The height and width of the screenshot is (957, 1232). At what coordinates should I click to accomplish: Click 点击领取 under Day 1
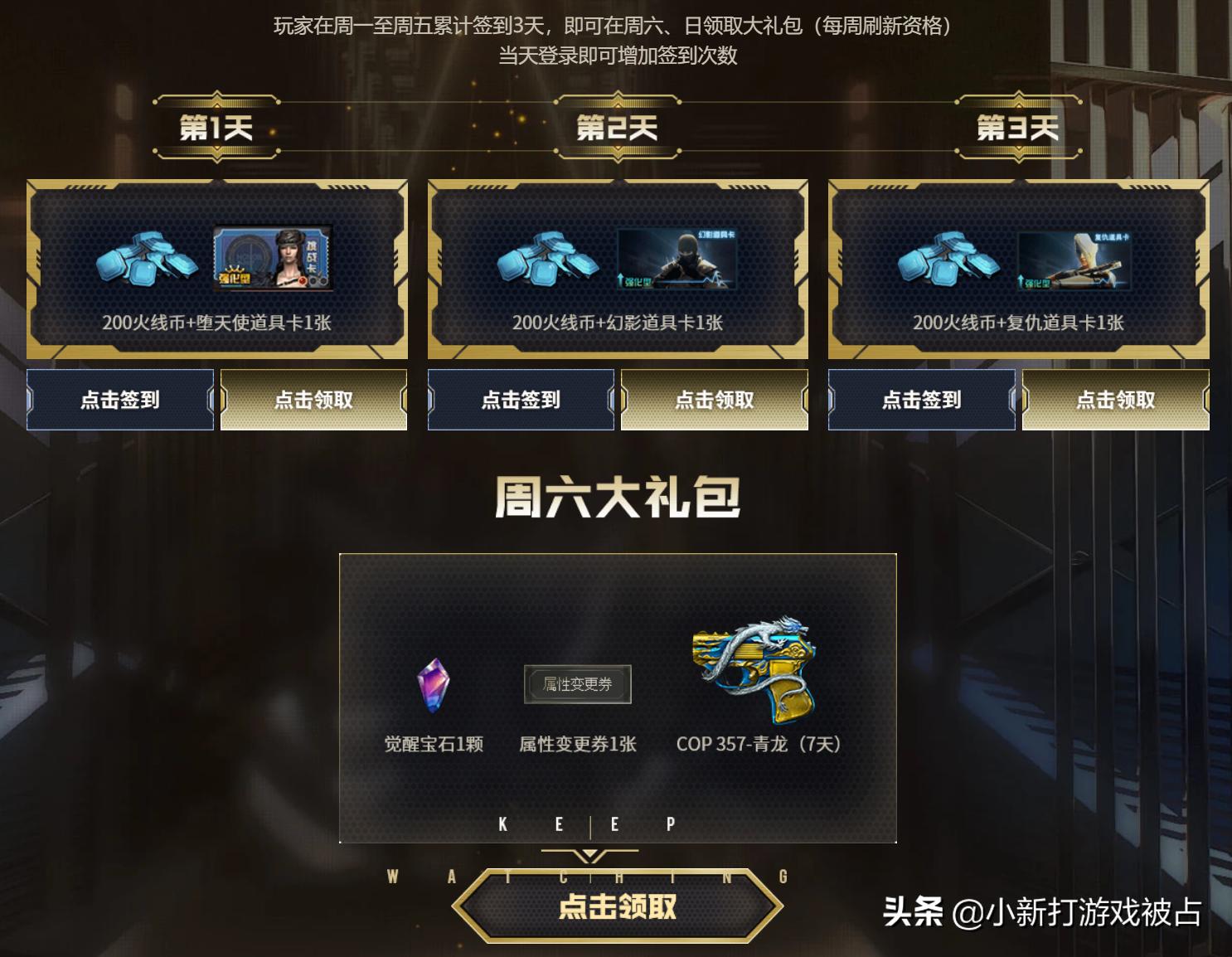[x=313, y=400]
